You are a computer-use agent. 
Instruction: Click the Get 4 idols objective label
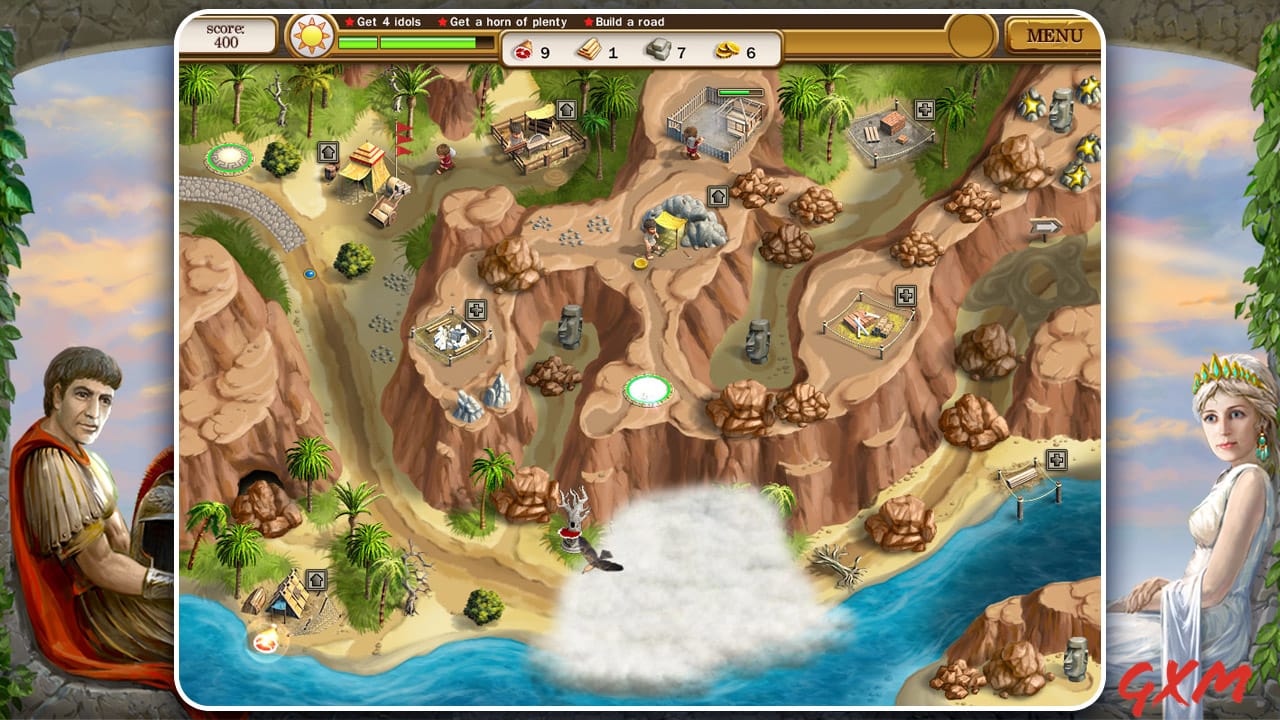pos(385,21)
